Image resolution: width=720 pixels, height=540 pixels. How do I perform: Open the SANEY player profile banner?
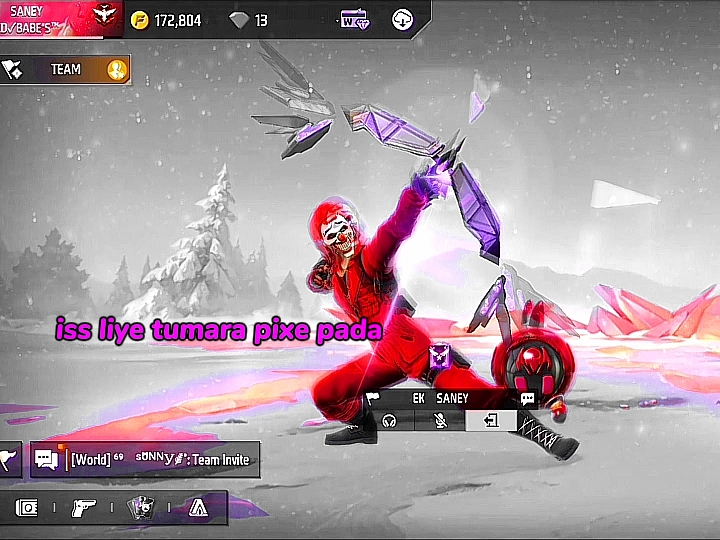tap(60, 16)
